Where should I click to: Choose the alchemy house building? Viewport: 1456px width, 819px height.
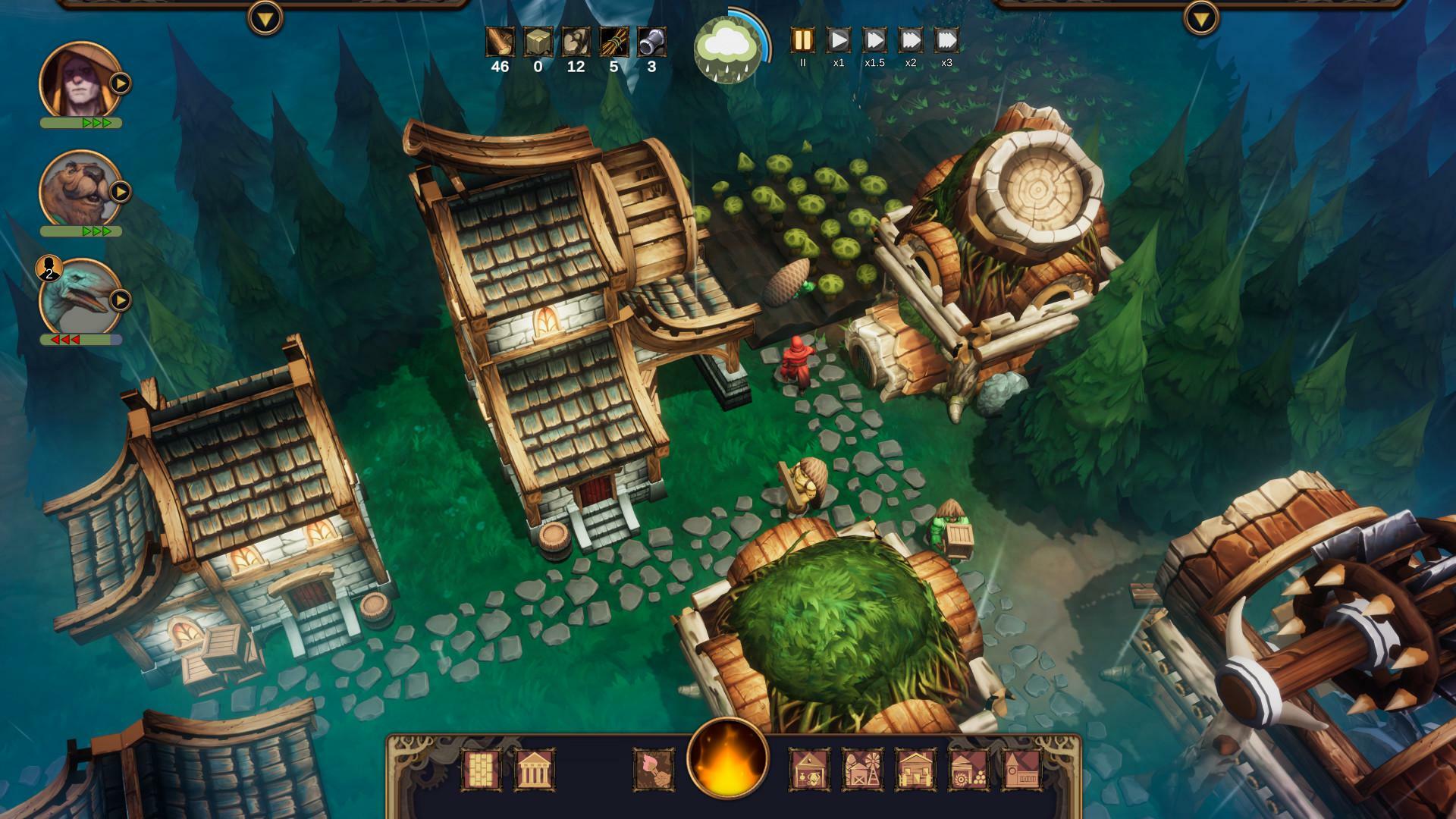[x=808, y=770]
